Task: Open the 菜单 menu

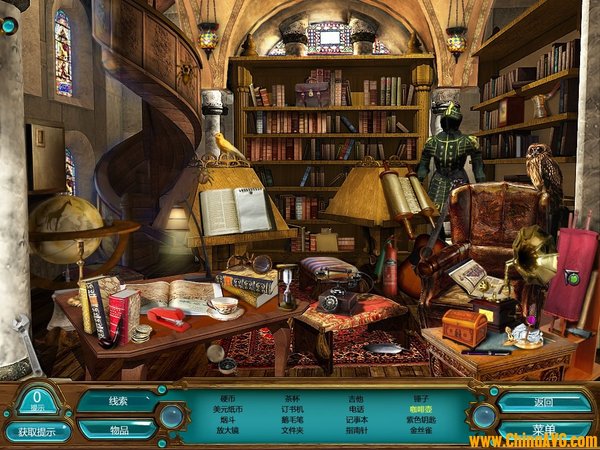Action: (x=544, y=429)
